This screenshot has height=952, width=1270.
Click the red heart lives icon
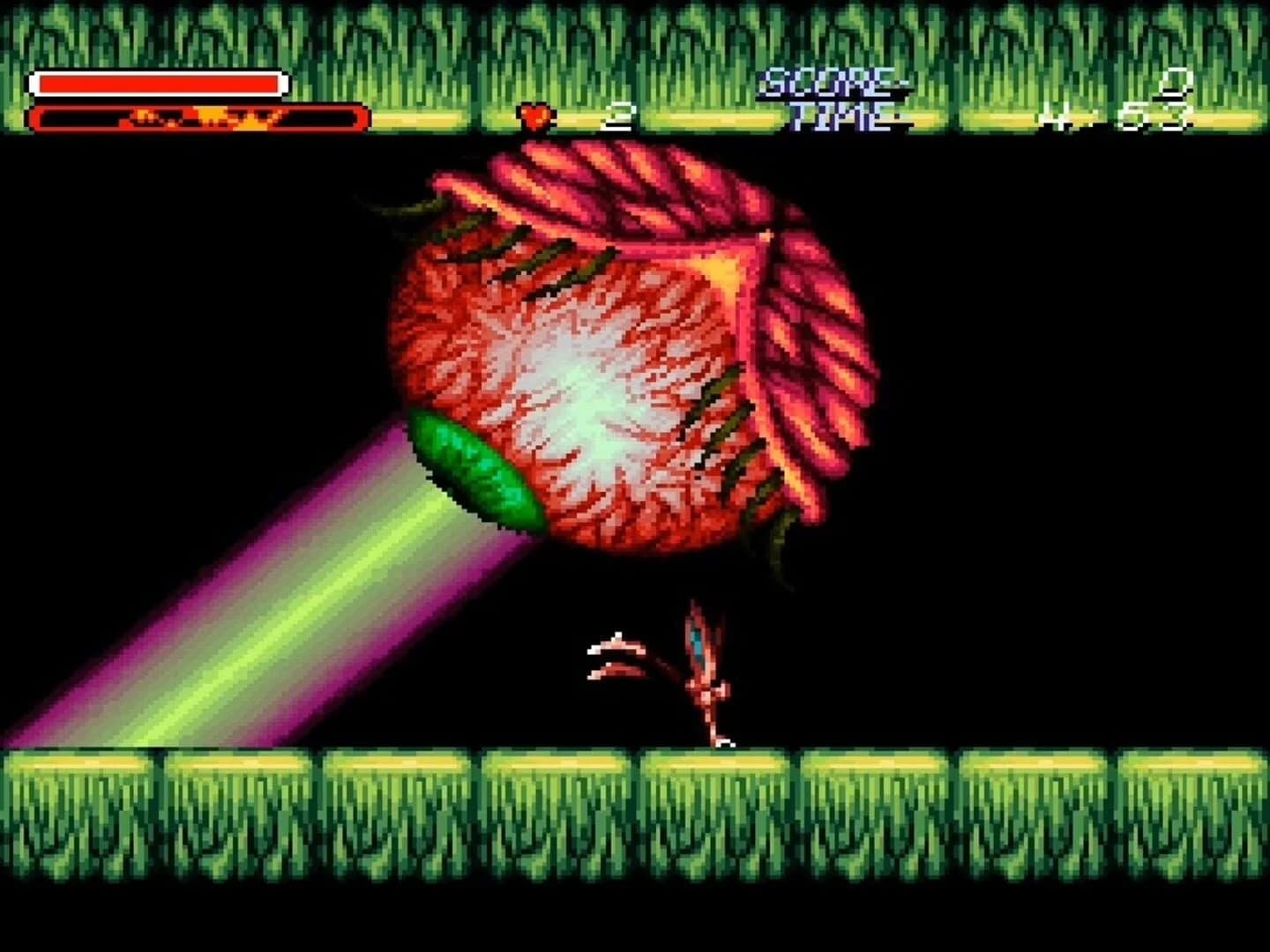(533, 115)
